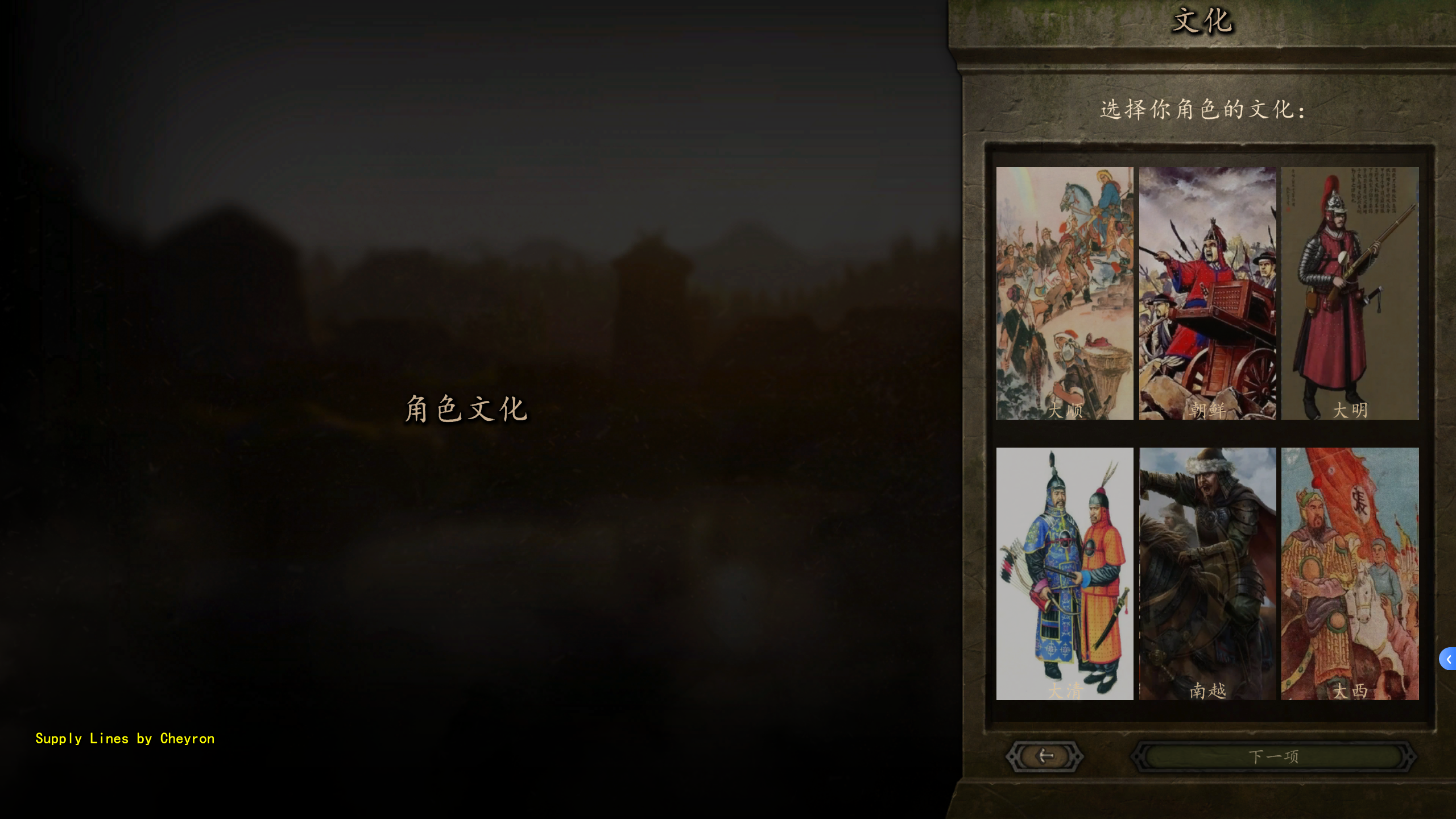Viewport: 1456px width, 819px height.
Task: Click the 朝鲜 label text
Action: point(1206,409)
